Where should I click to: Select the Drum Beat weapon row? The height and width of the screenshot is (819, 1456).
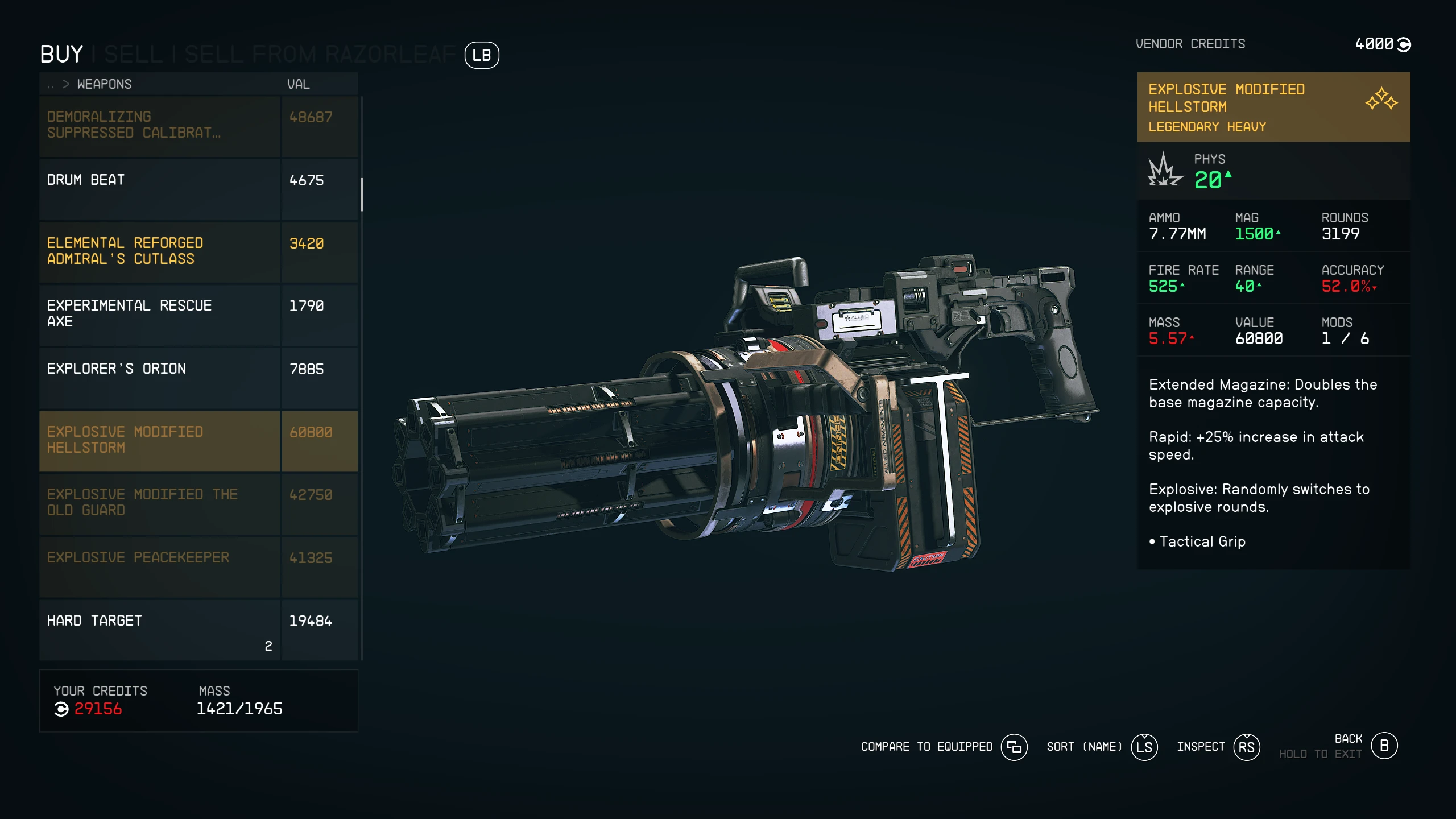pyautogui.click(x=159, y=189)
